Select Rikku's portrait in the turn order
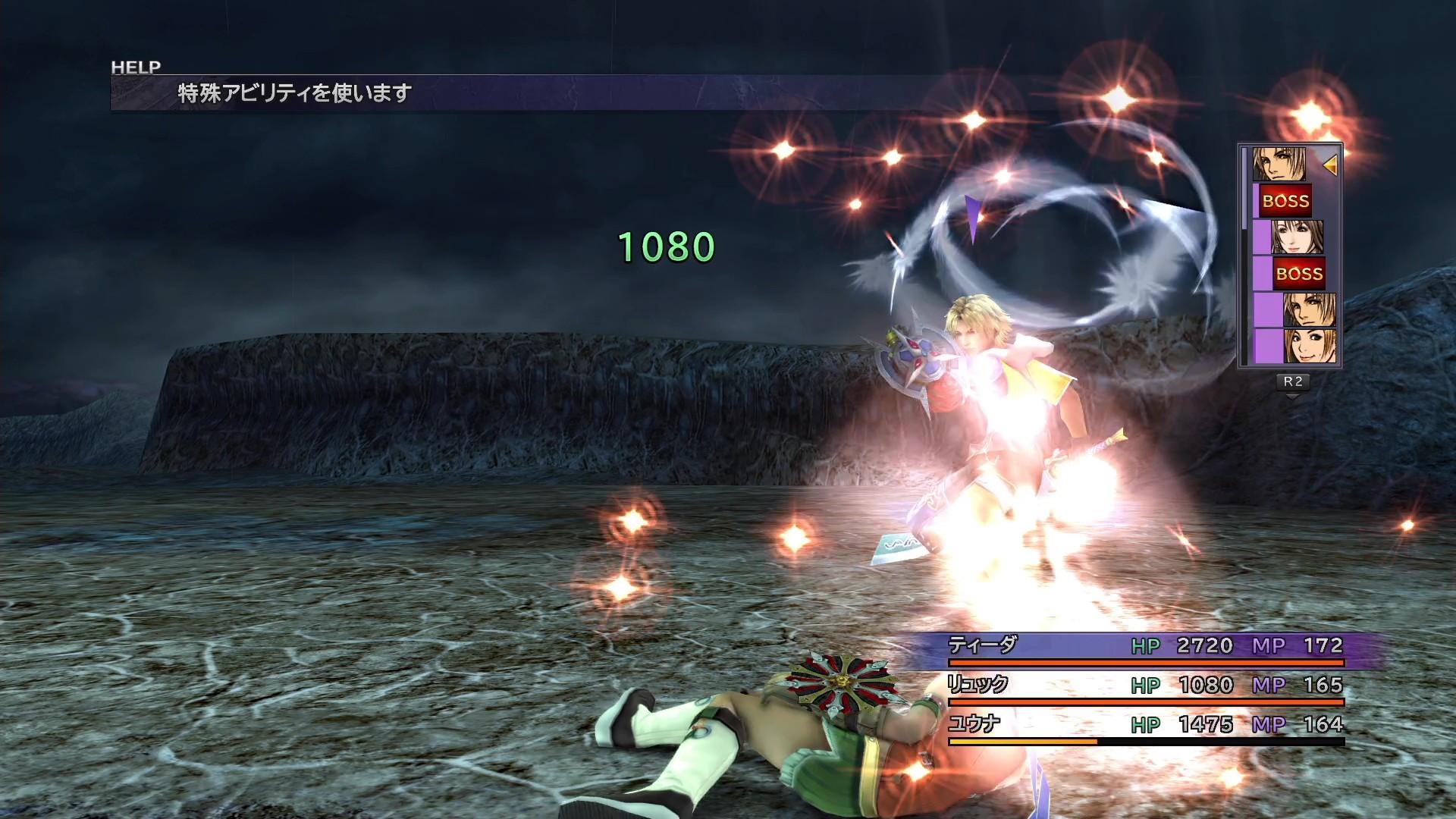 [1310, 347]
